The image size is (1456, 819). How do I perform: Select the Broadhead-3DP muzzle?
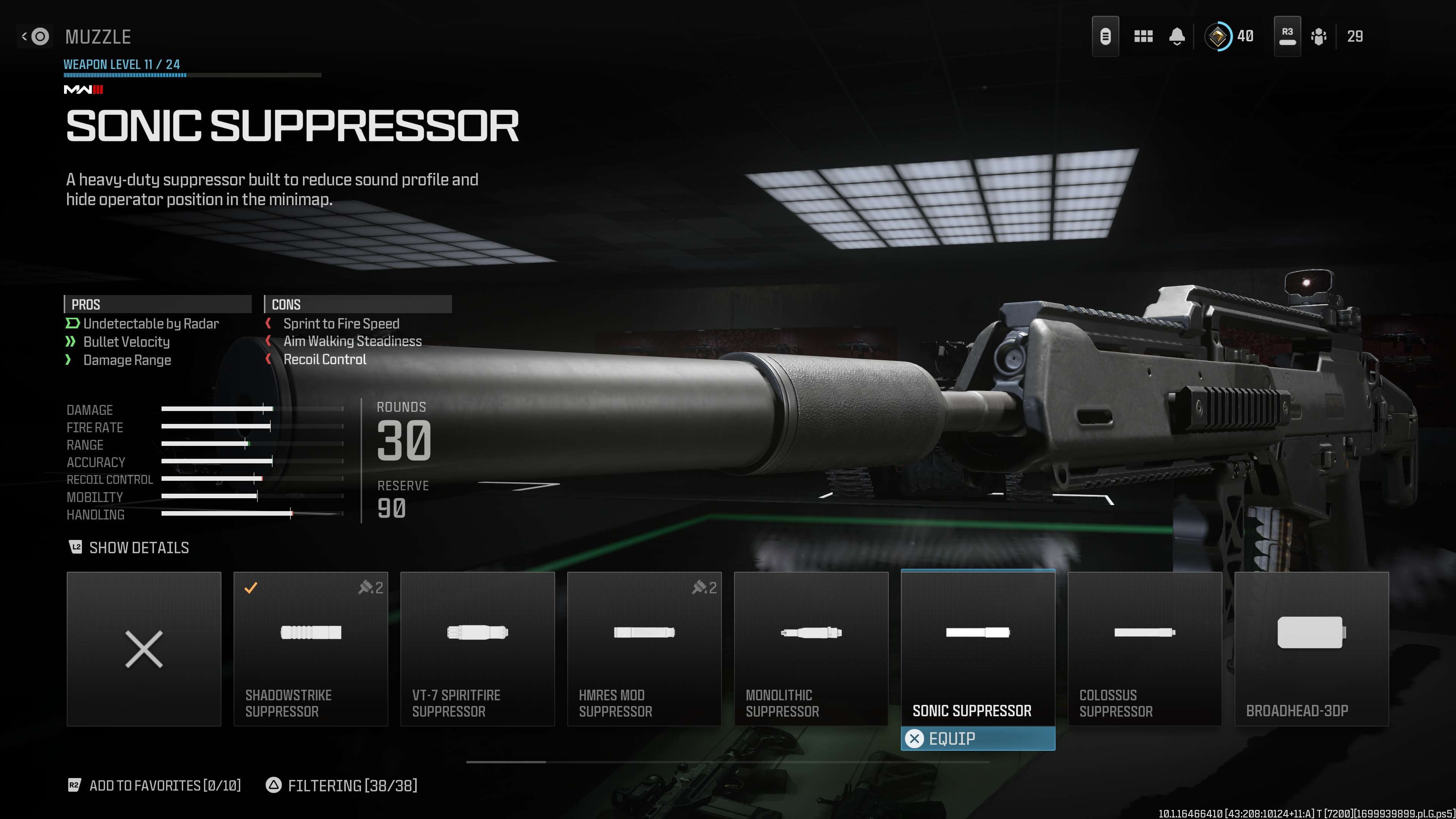coord(1311,648)
